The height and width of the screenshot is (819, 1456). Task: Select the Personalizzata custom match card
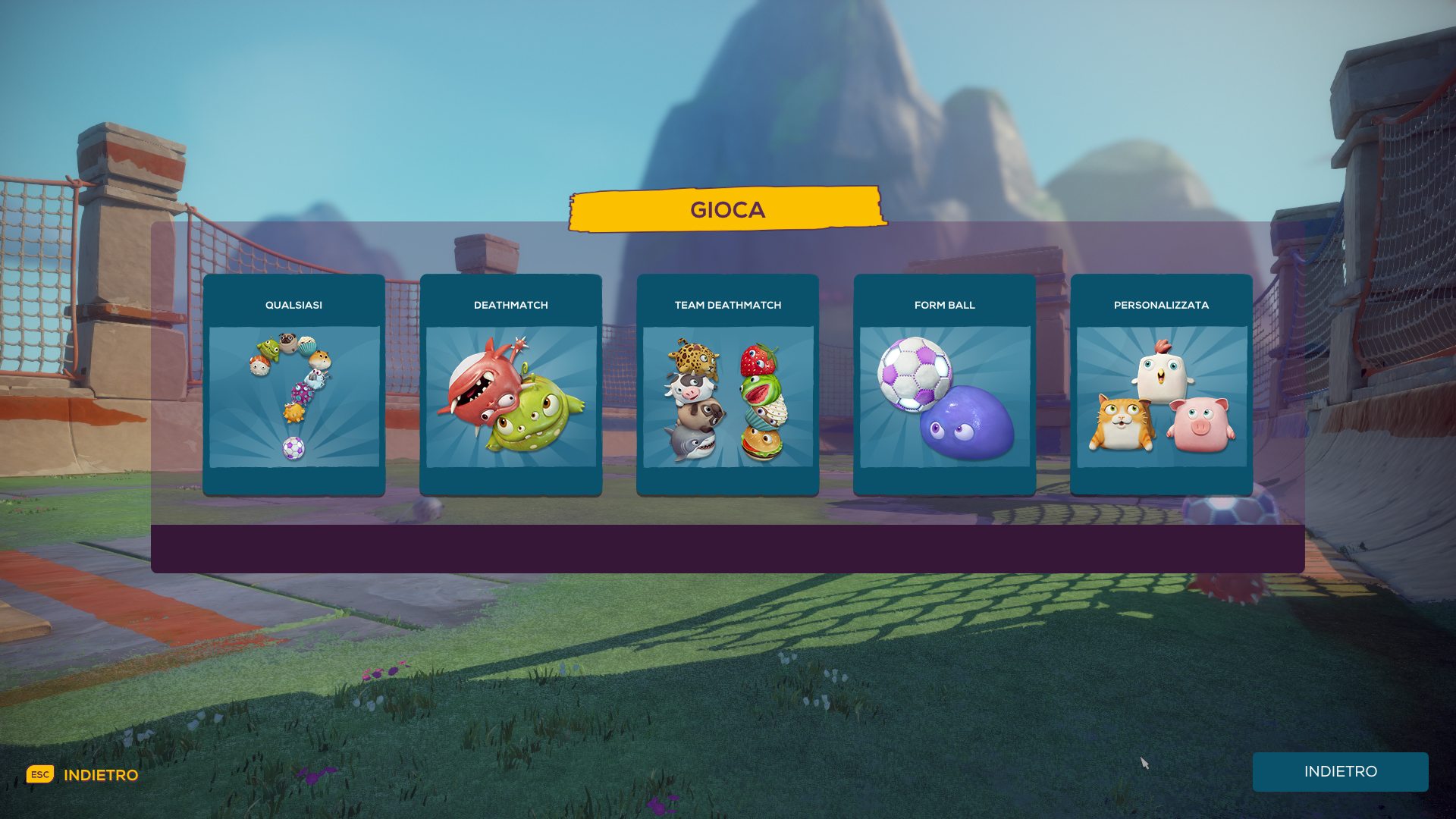click(1161, 385)
